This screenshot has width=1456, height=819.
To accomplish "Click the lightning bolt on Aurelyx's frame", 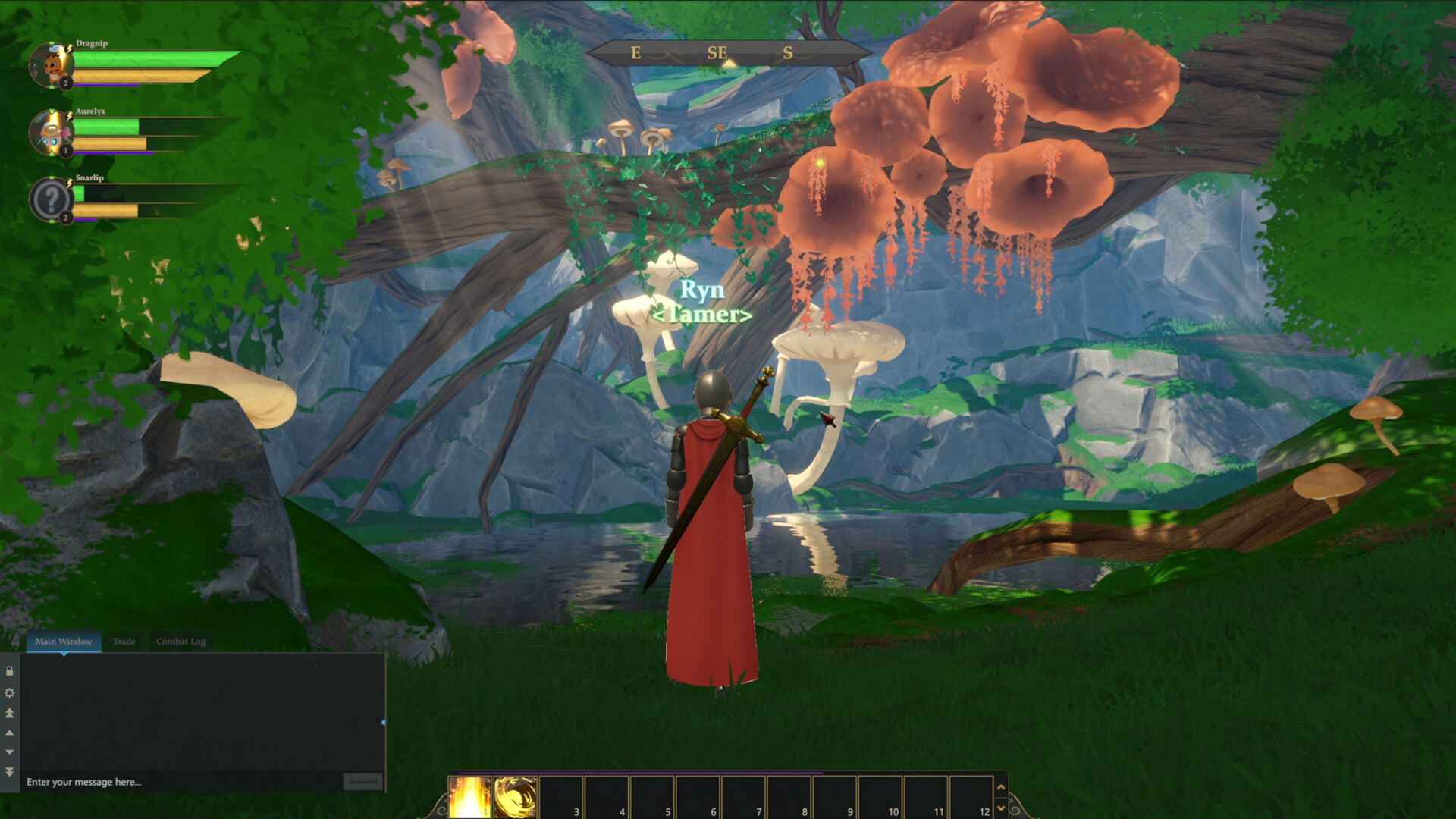I will (69, 116).
